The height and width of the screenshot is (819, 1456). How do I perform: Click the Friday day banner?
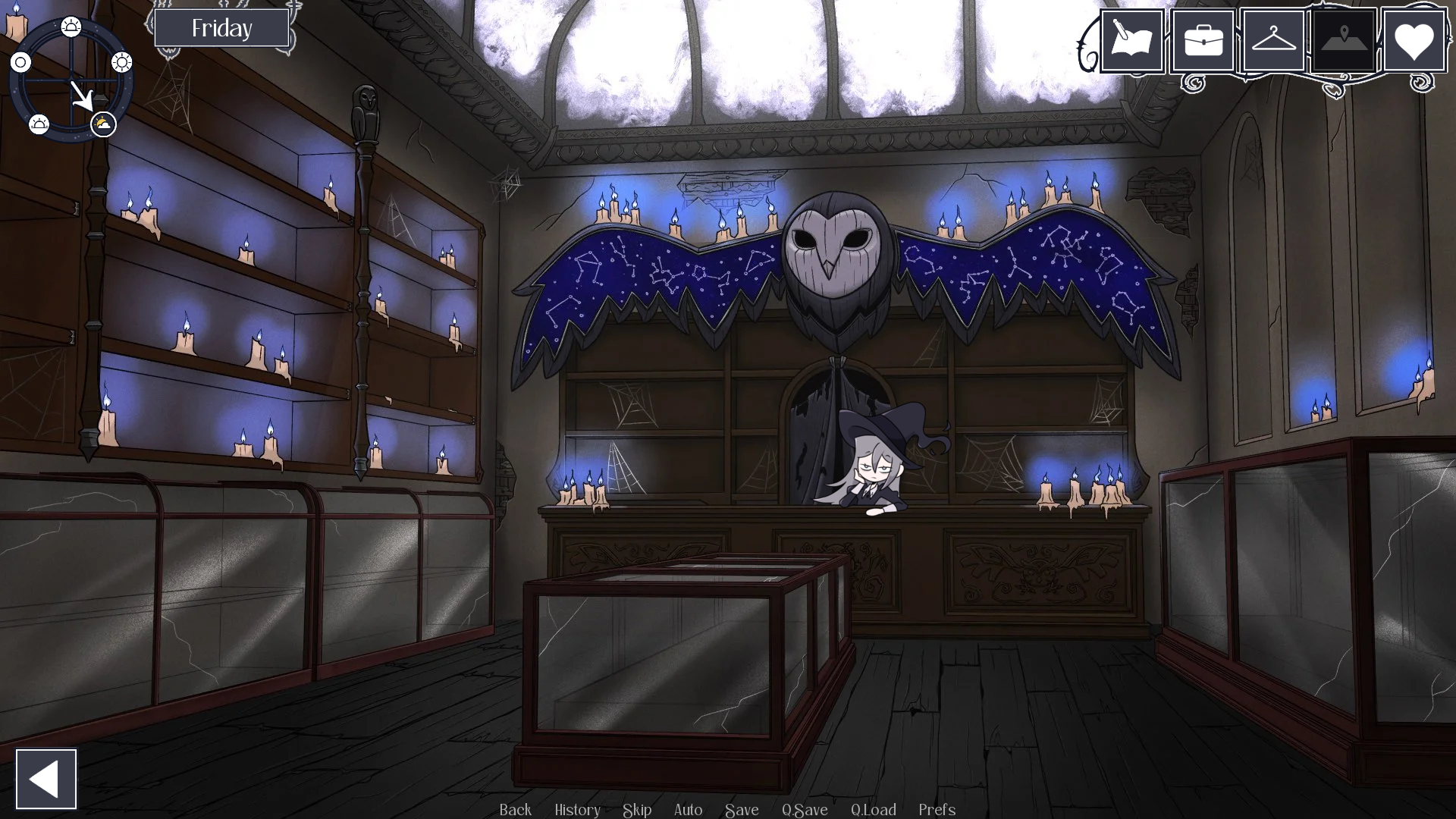tap(222, 28)
